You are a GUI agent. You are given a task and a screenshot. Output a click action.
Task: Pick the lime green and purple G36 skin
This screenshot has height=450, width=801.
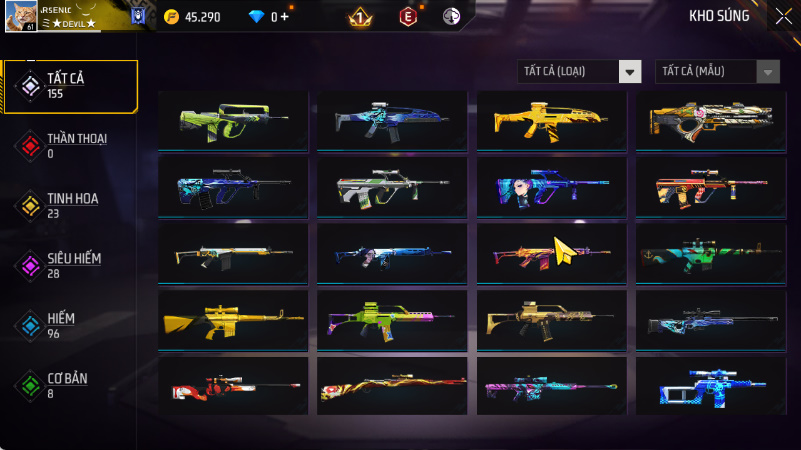point(392,319)
